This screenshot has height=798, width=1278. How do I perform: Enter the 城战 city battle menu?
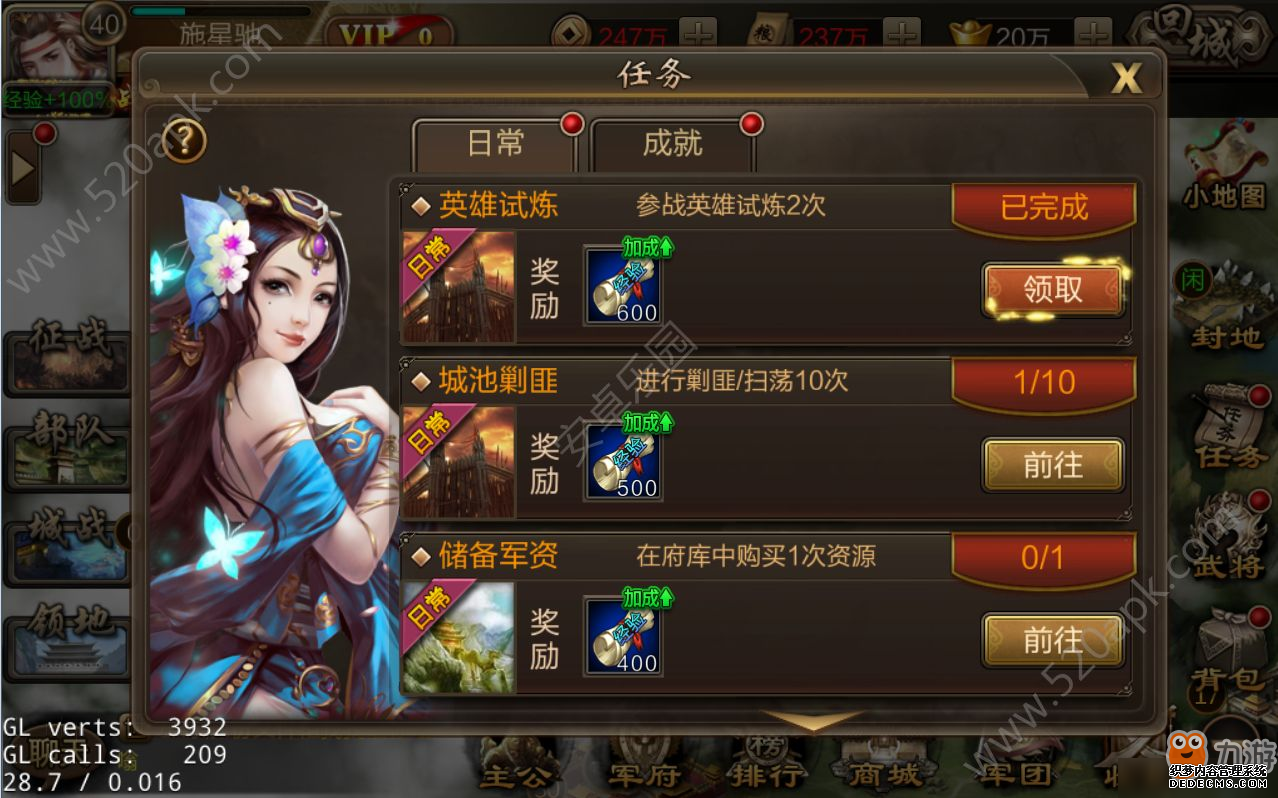tap(68, 545)
